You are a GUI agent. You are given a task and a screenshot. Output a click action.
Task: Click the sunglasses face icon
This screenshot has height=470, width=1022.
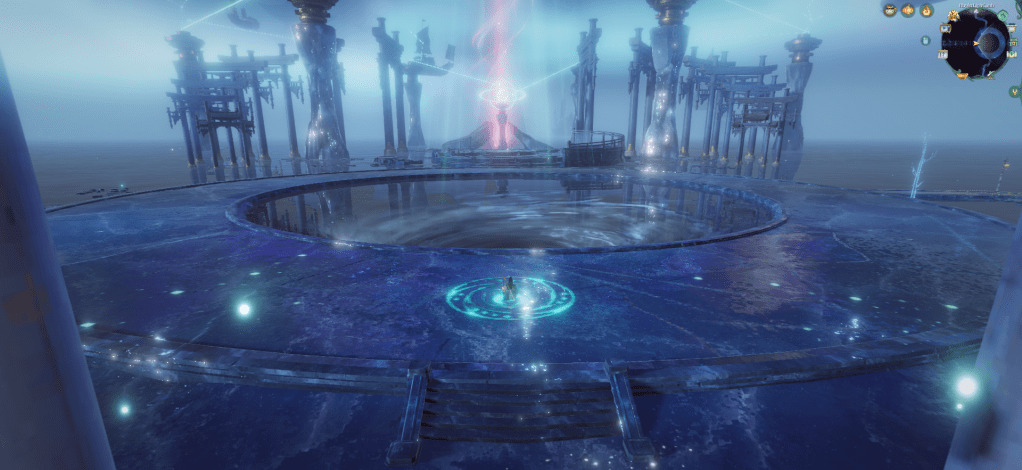[x=890, y=10]
